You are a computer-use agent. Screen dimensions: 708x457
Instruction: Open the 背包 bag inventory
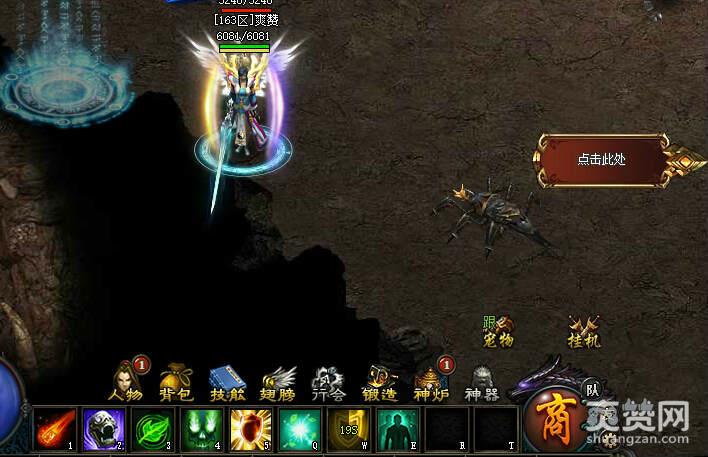click(177, 382)
